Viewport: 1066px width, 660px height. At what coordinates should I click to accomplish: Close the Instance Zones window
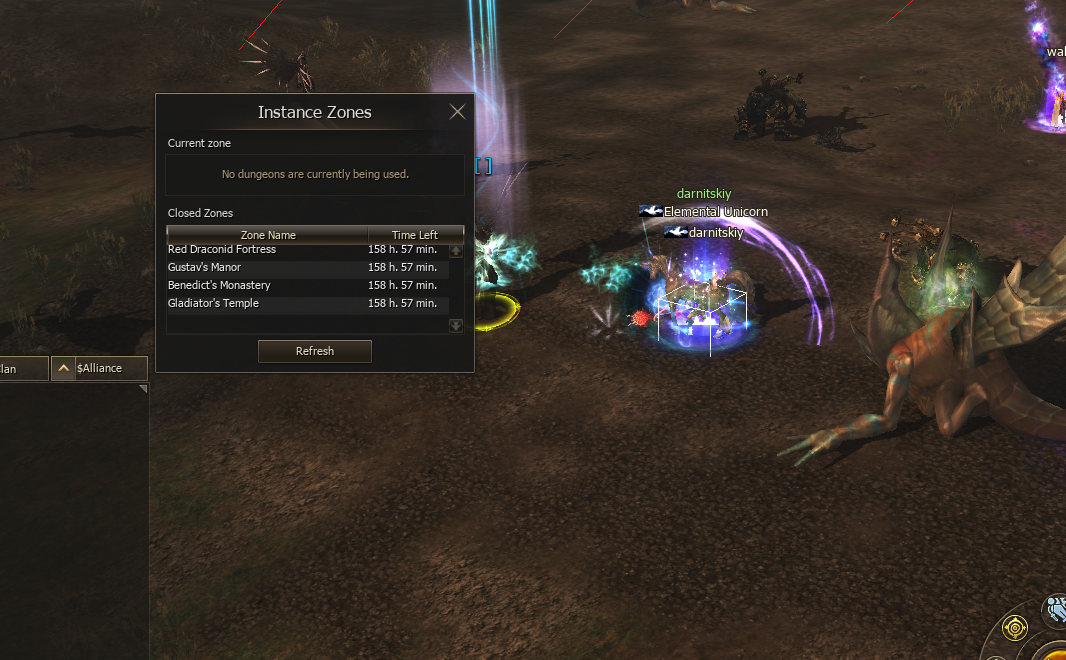458,112
